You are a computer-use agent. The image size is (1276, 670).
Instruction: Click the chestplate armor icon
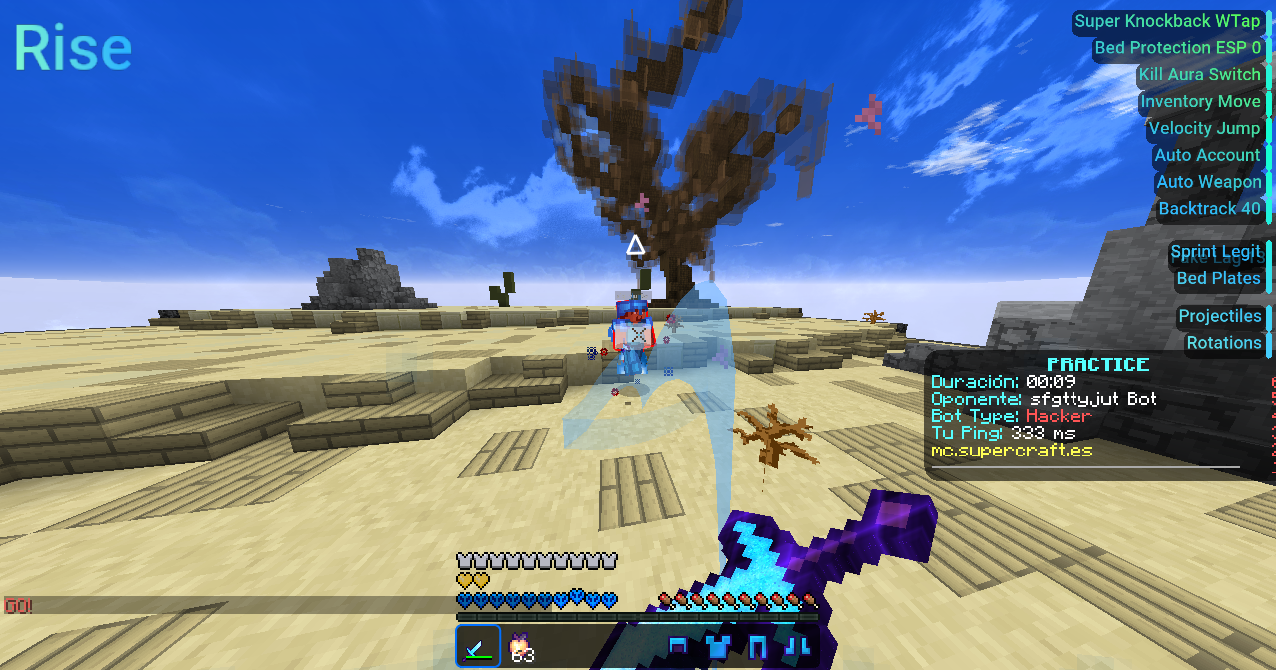(x=717, y=647)
